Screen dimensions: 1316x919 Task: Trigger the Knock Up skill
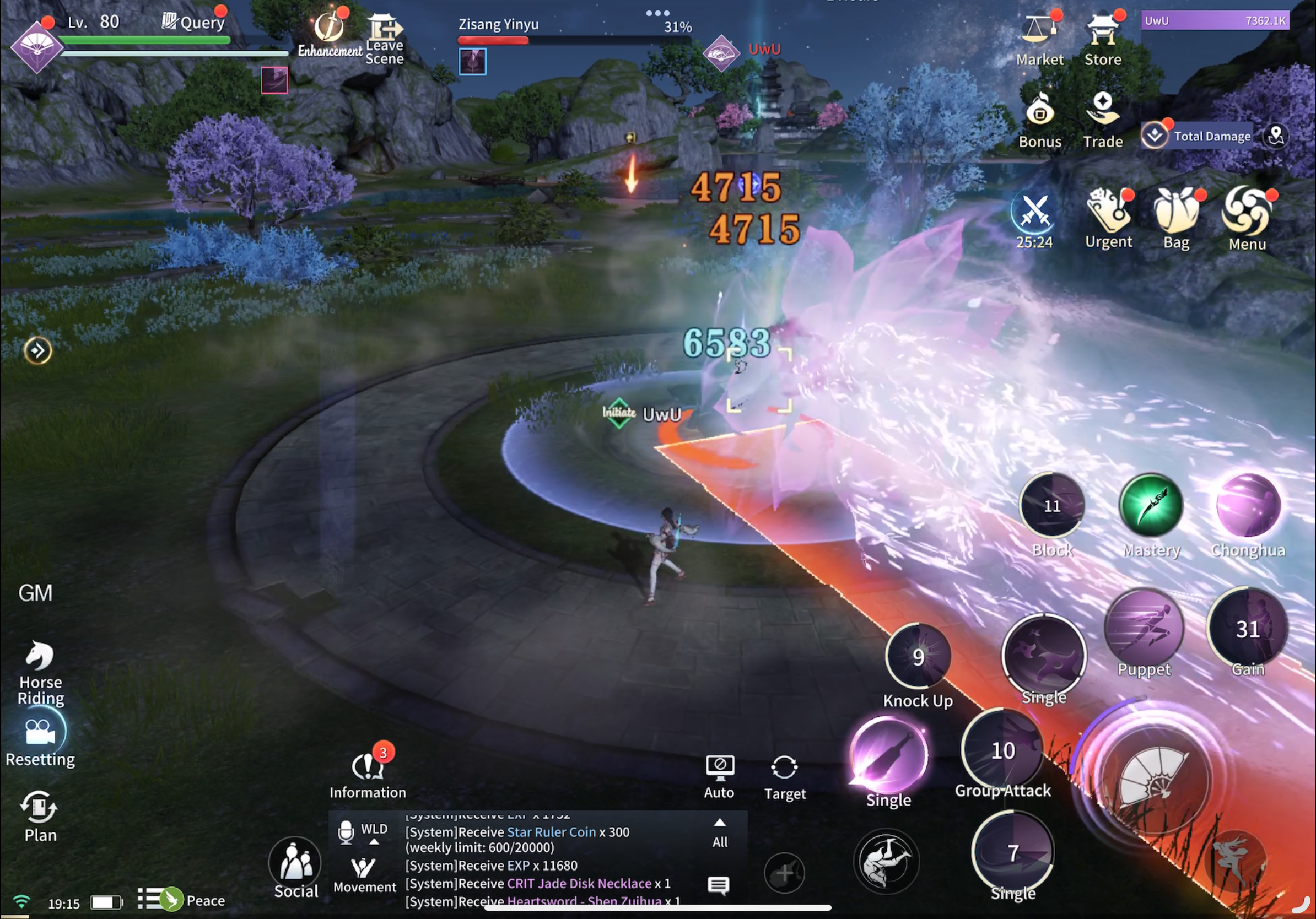(918, 657)
